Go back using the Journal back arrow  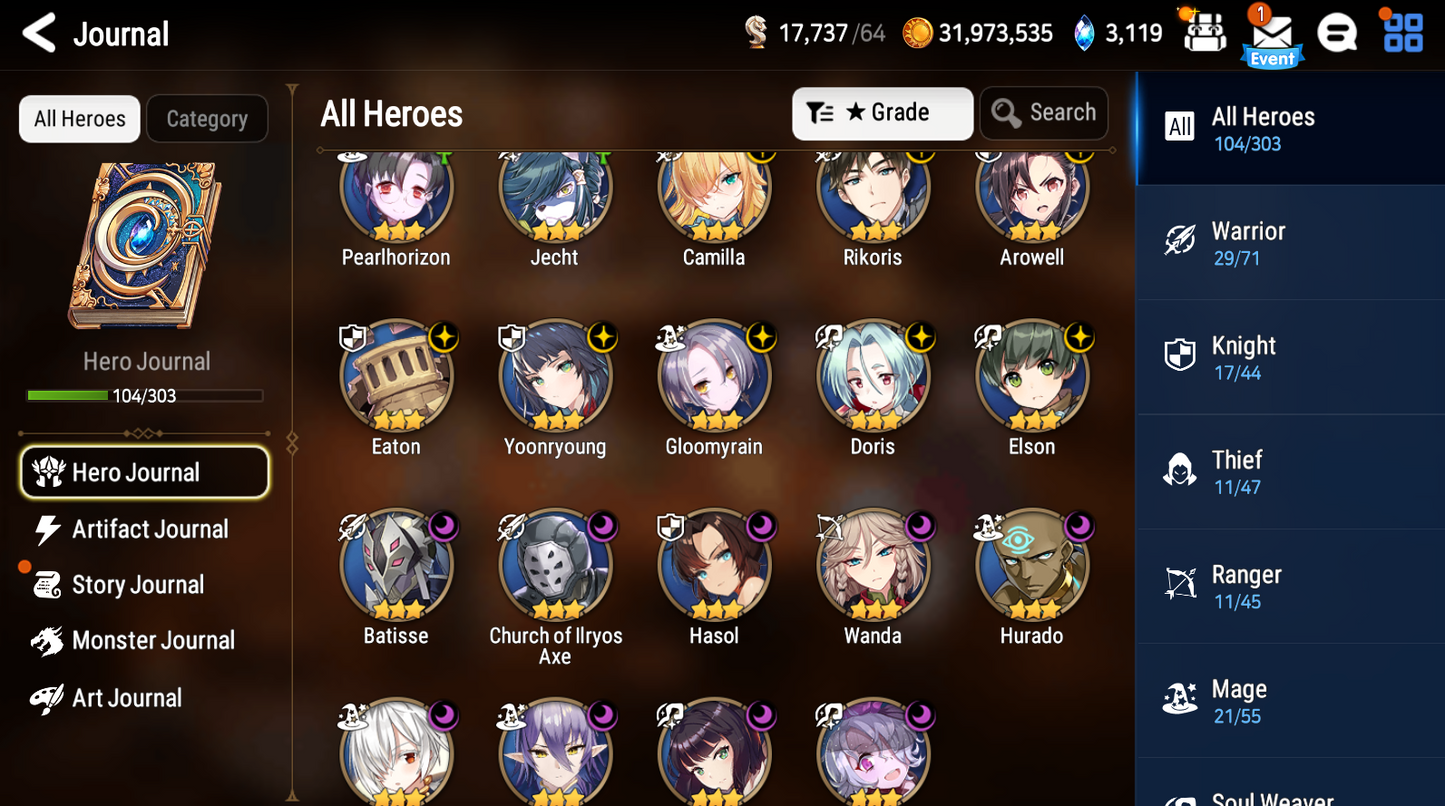point(37,32)
